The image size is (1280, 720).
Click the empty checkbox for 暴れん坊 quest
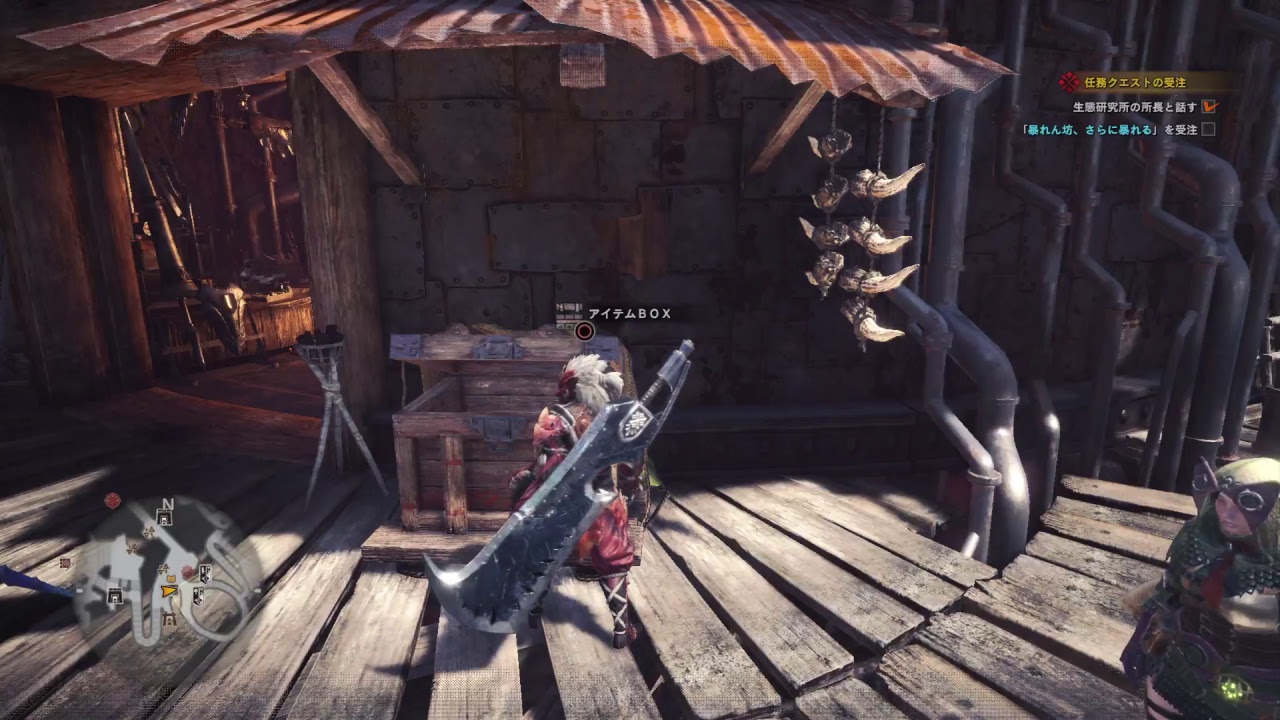click(x=1208, y=129)
